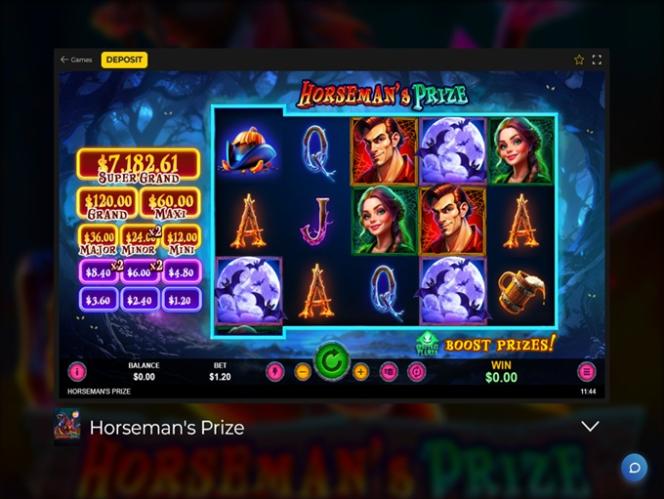Open the live chat bubble
This screenshot has height=499, width=664.
(x=633, y=467)
